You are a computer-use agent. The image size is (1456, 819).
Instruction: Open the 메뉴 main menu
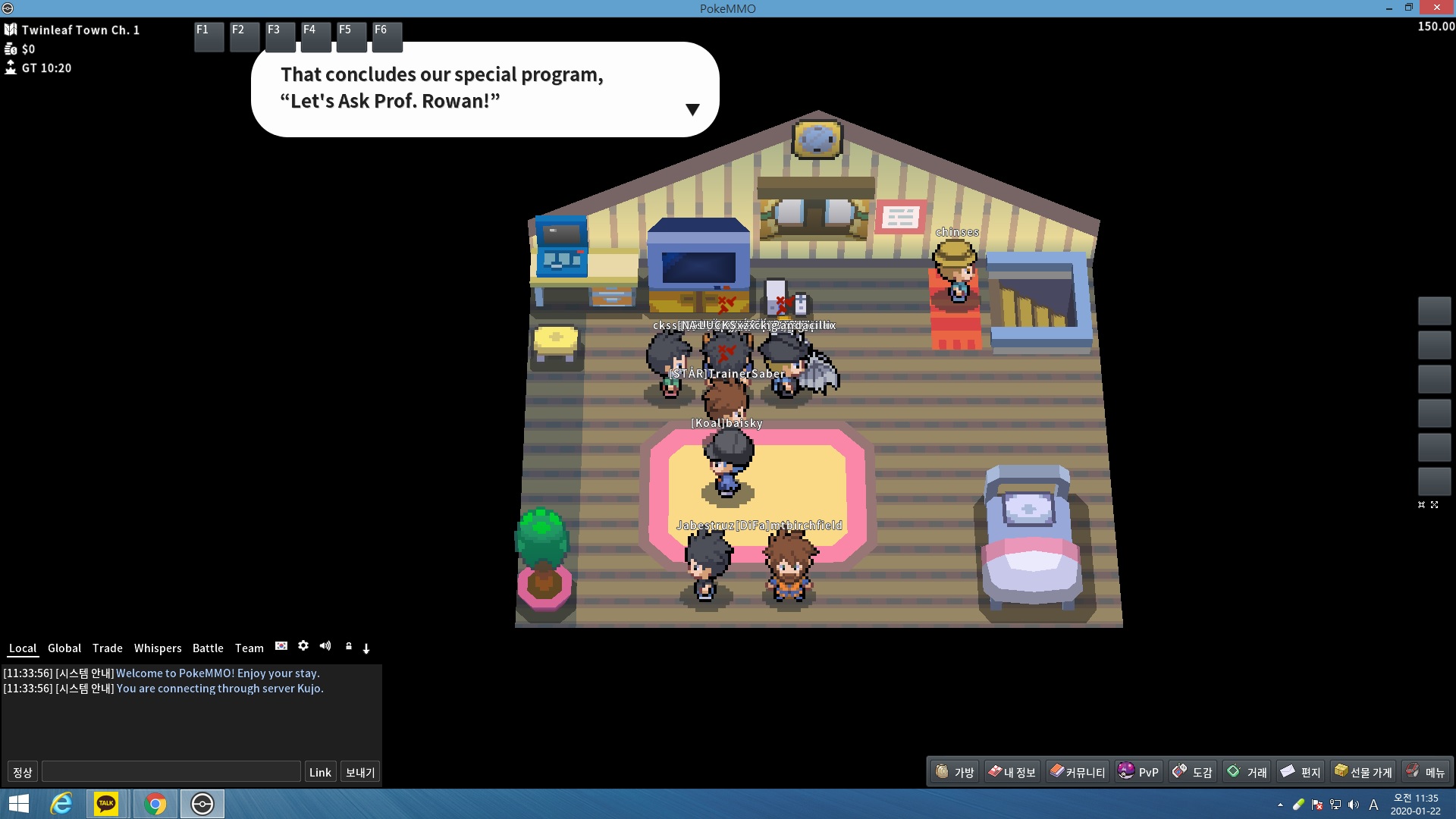(x=1426, y=772)
